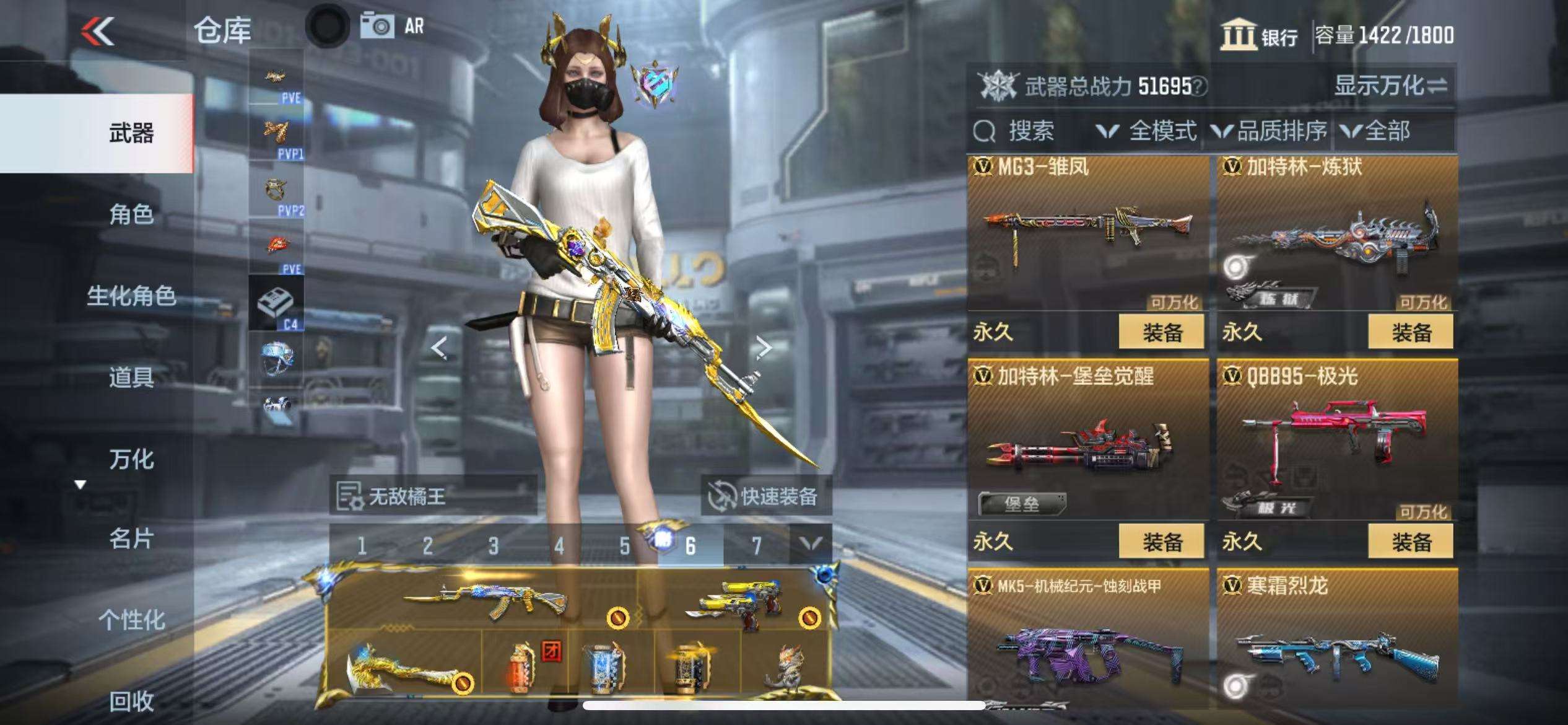Screen dimensions: 1568x725
Task: Switch to the 角色 tab
Action: coord(131,214)
